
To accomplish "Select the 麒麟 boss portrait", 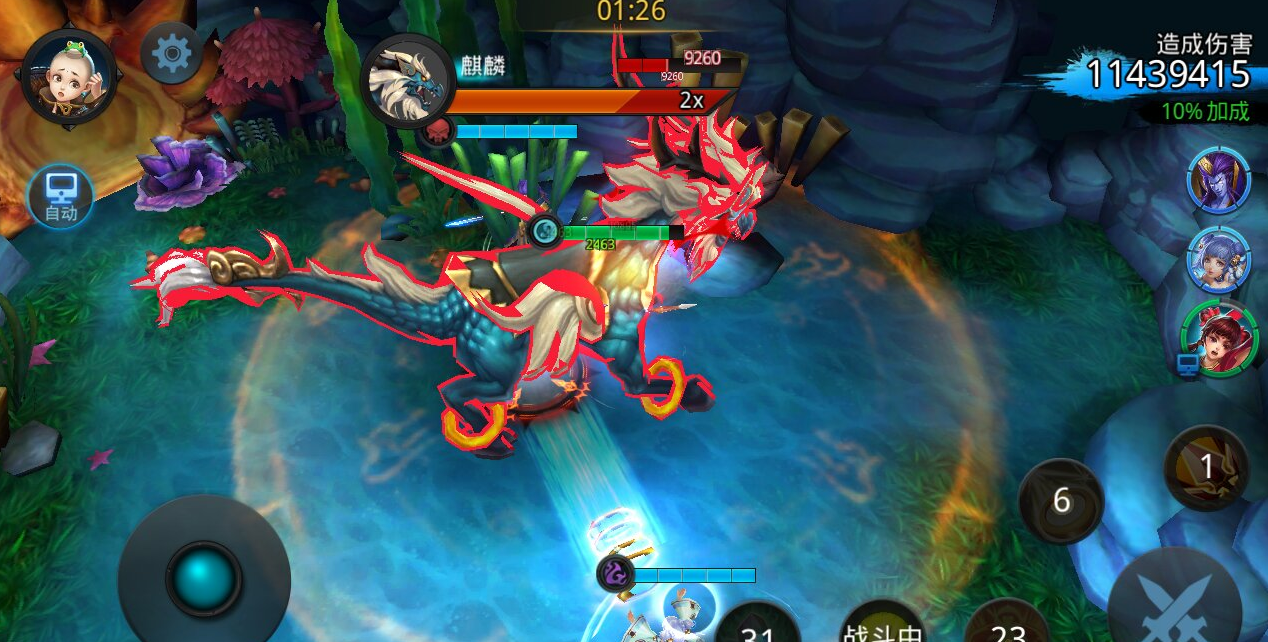I will (407, 82).
